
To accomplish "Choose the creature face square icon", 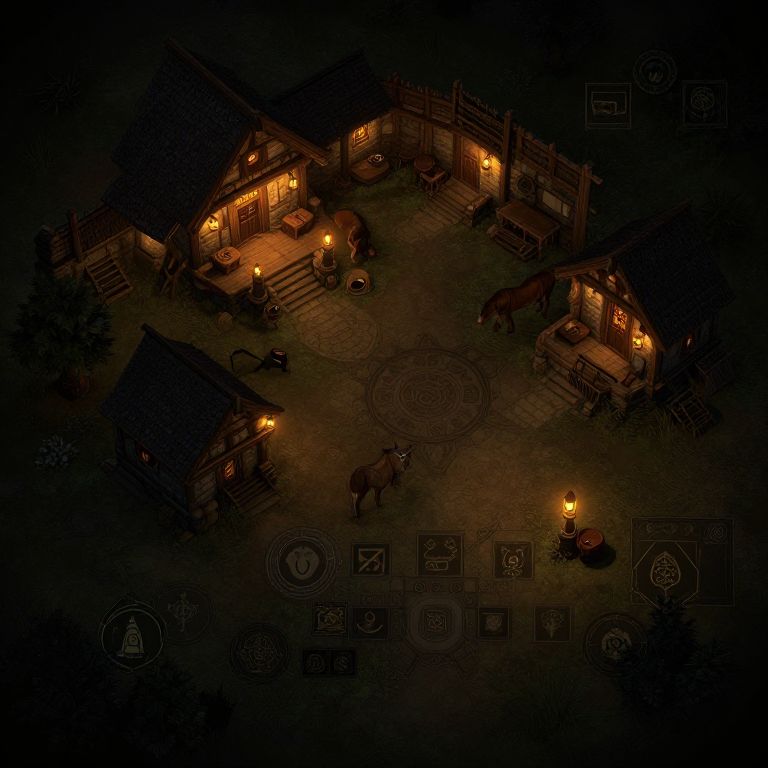I will click(x=512, y=560).
